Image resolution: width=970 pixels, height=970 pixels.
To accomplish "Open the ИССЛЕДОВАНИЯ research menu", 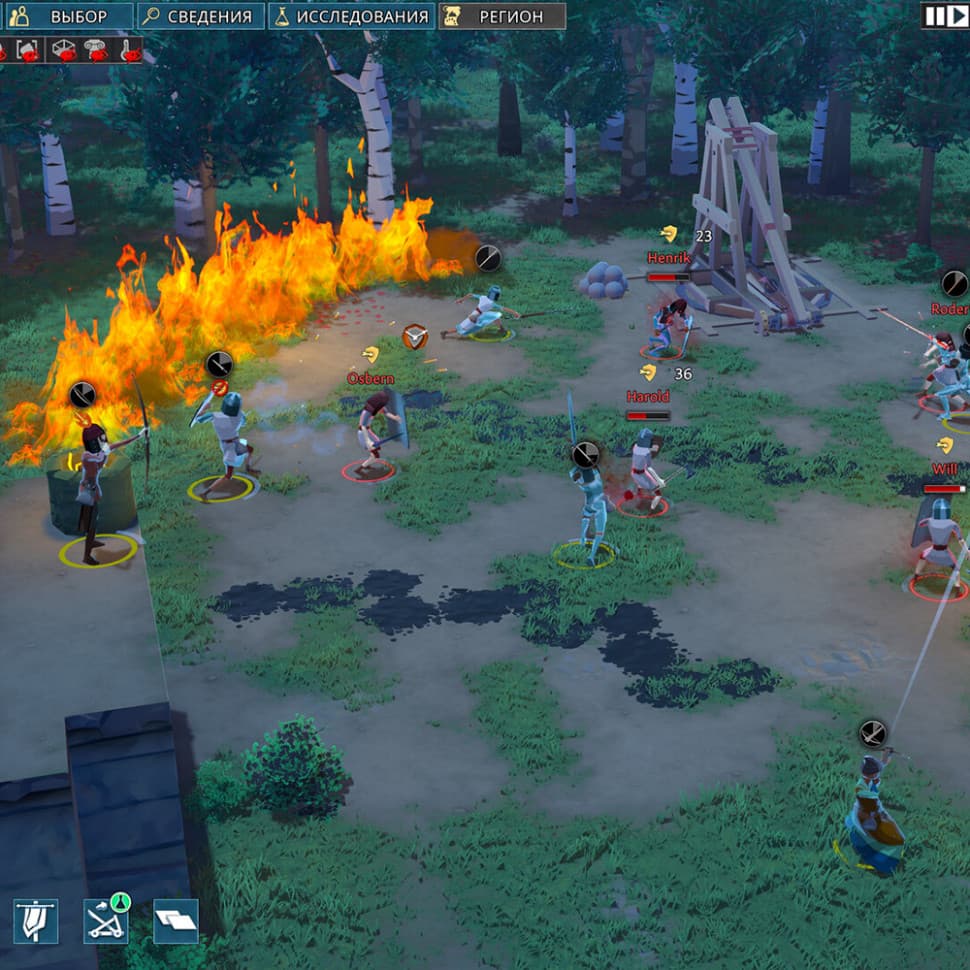I will 351,16.
